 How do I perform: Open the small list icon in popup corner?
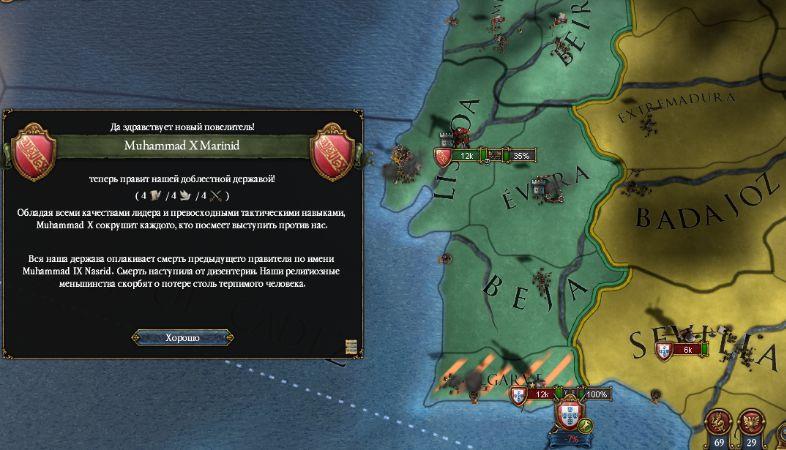click(351, 347)
